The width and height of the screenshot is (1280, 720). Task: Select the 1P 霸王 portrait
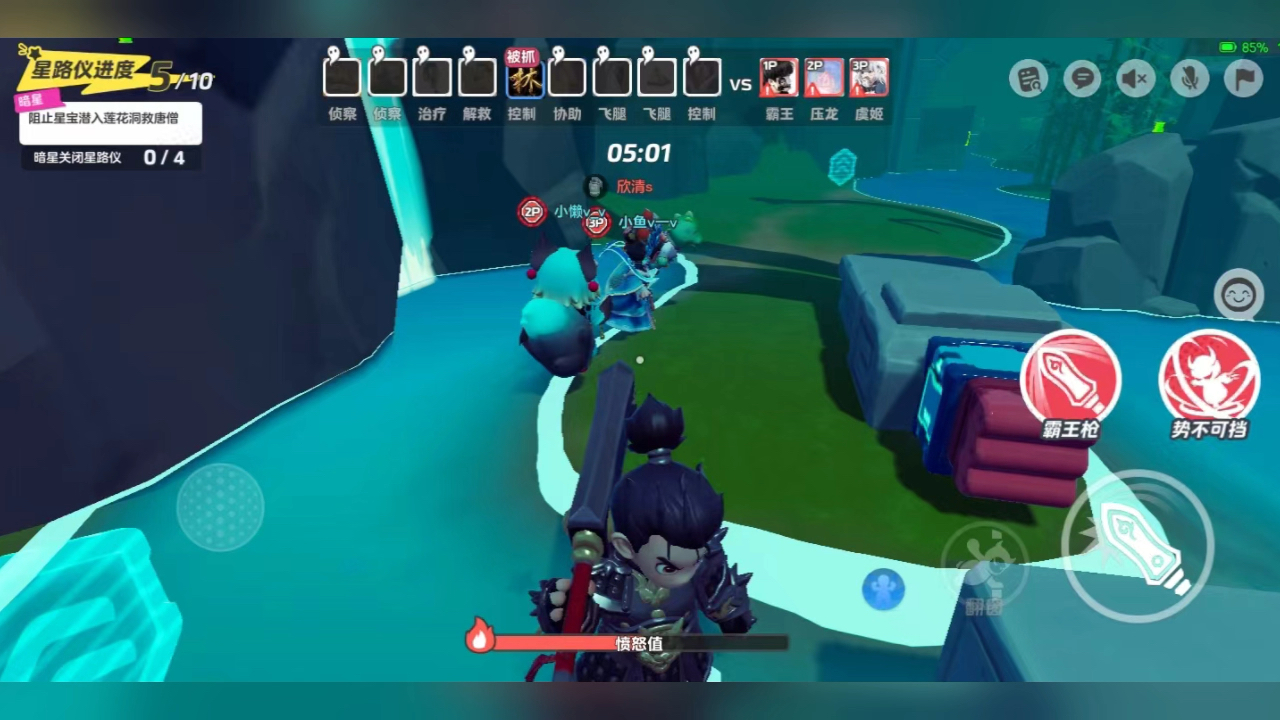pos(779,77)
